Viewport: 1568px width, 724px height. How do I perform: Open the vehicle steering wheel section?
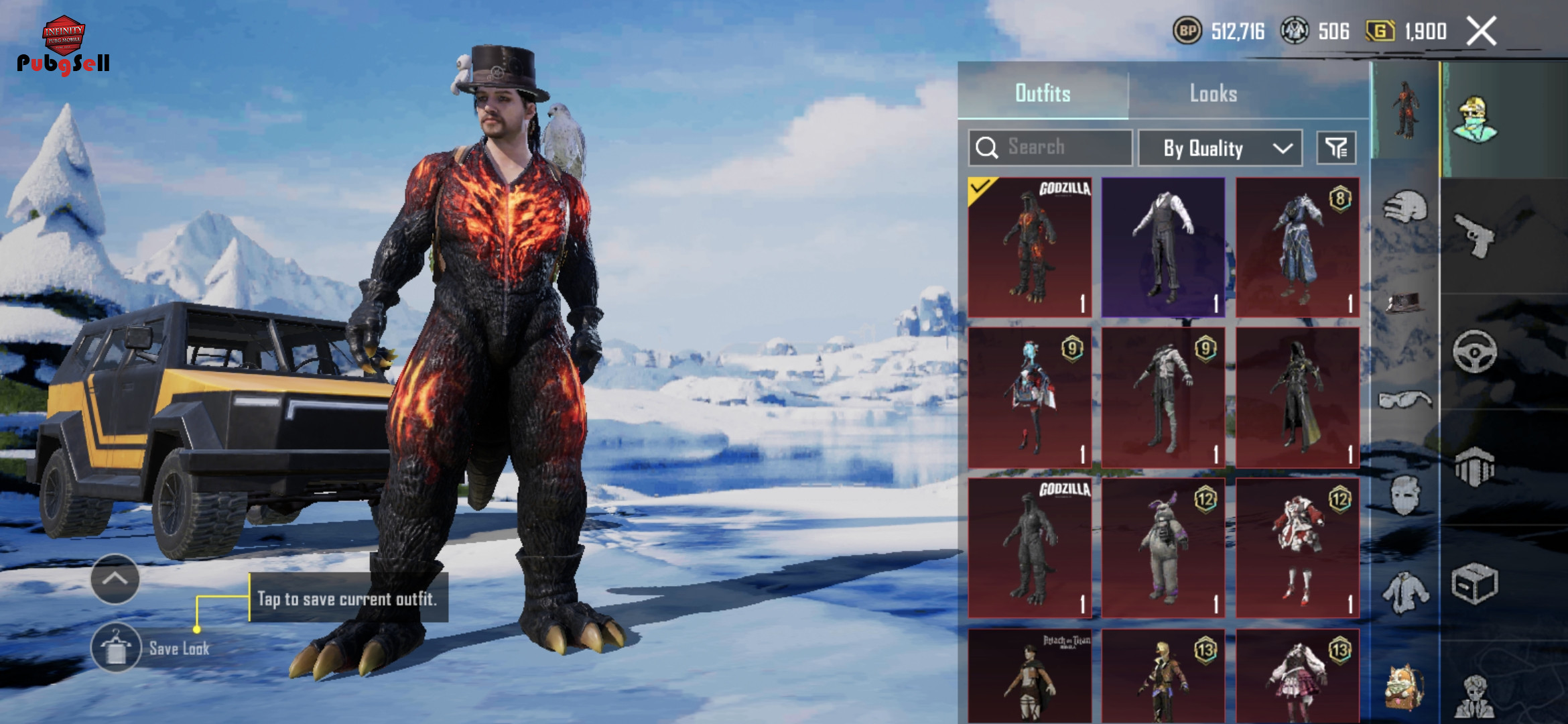pos(1474,351)
